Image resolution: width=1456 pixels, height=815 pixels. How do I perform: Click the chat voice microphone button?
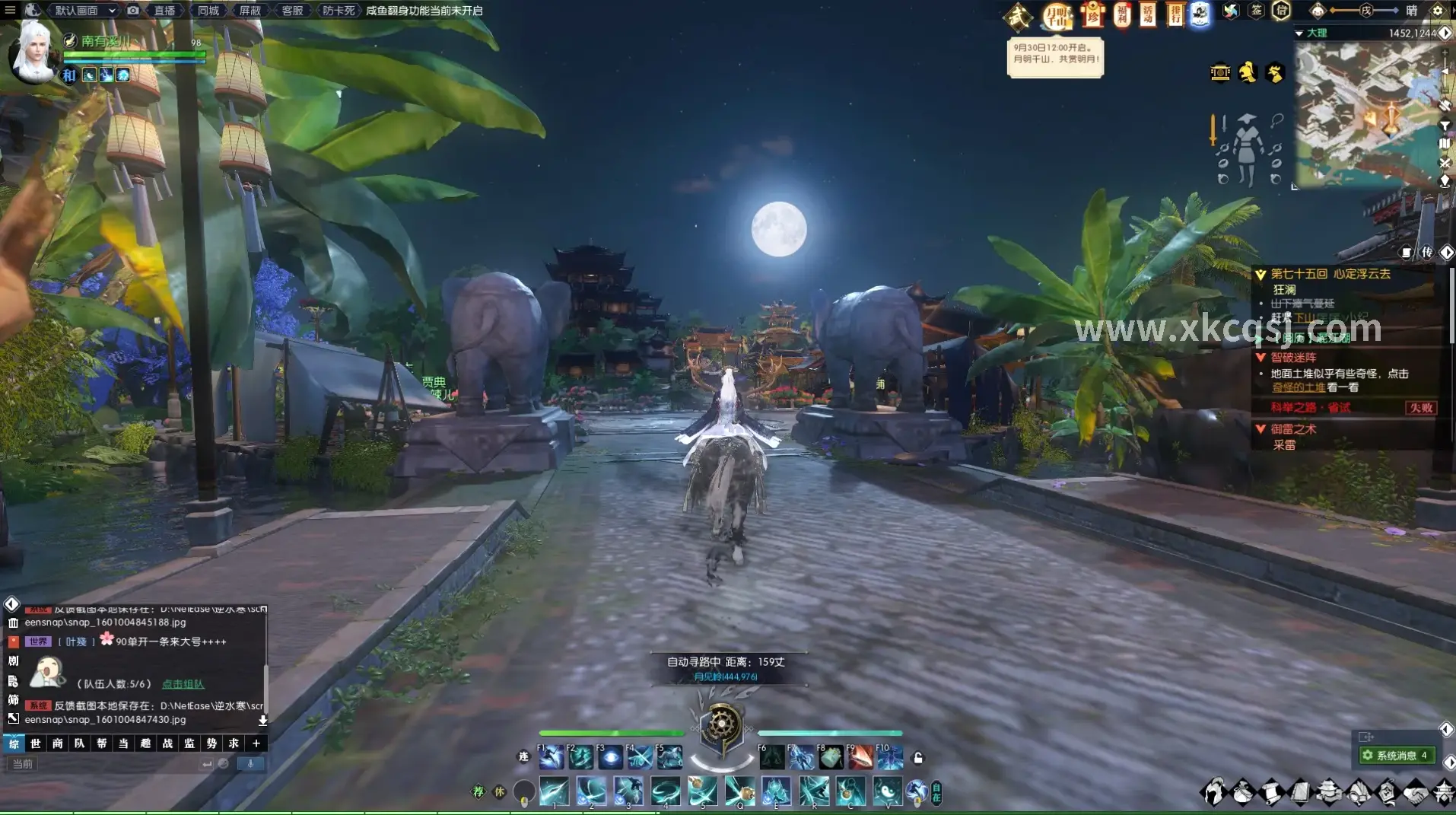(250, 764)
